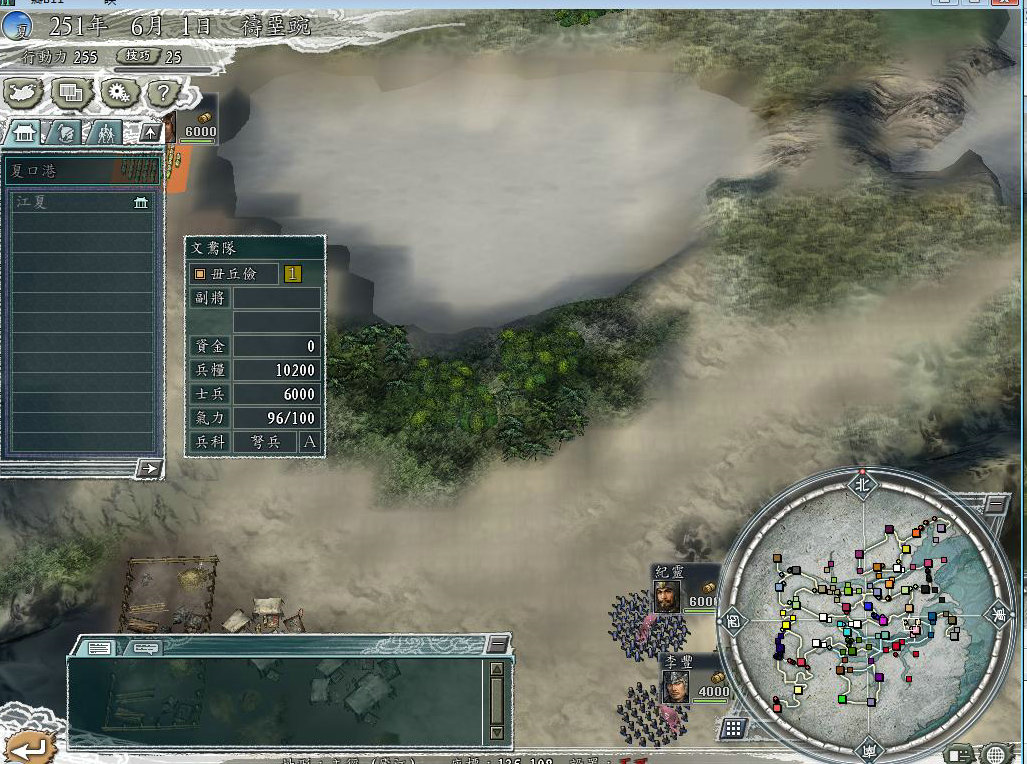Switch to the building list tab
The image size is (1027, 764).
25,132
